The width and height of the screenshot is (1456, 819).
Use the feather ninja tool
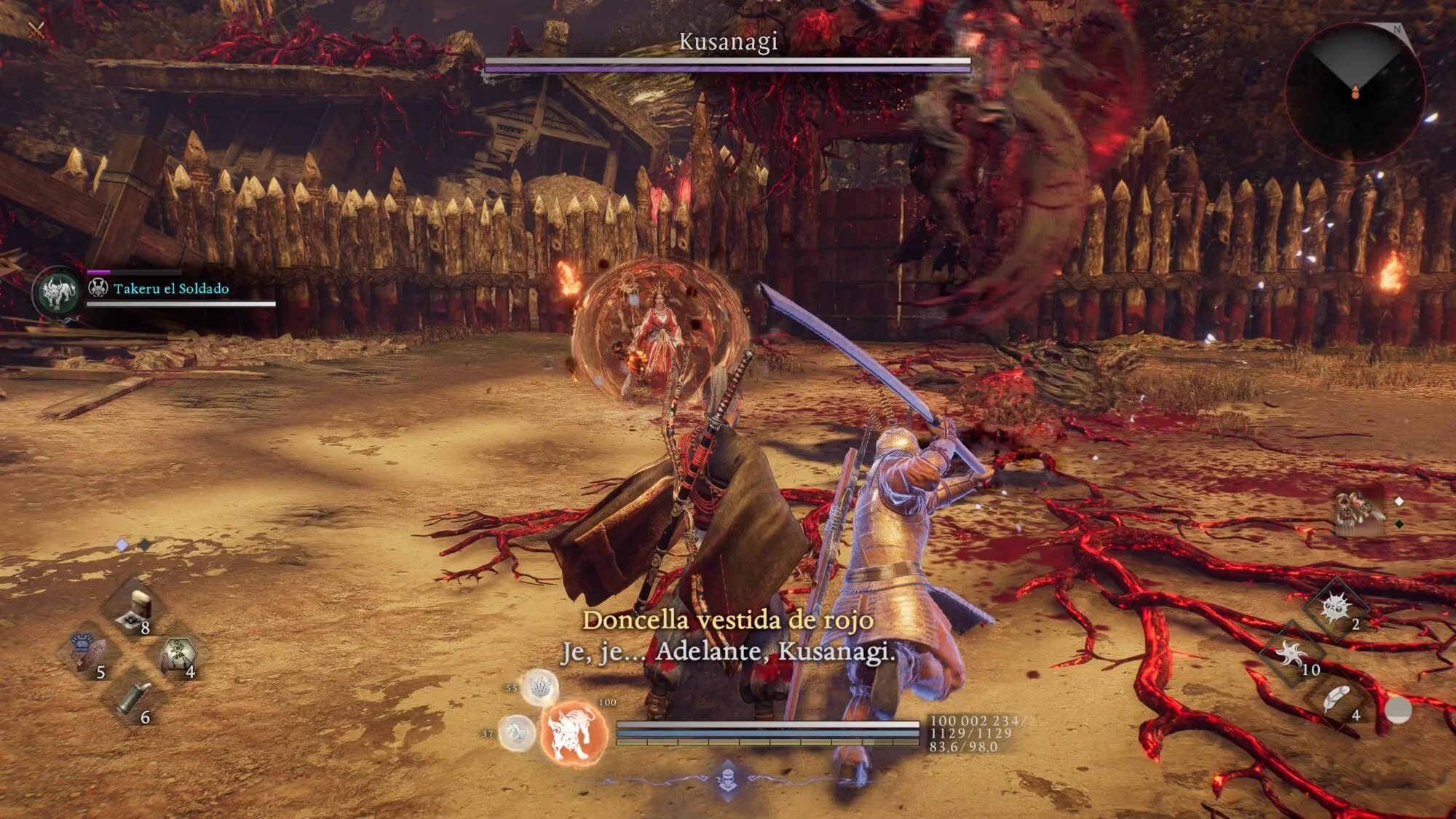click(1337, 700)
